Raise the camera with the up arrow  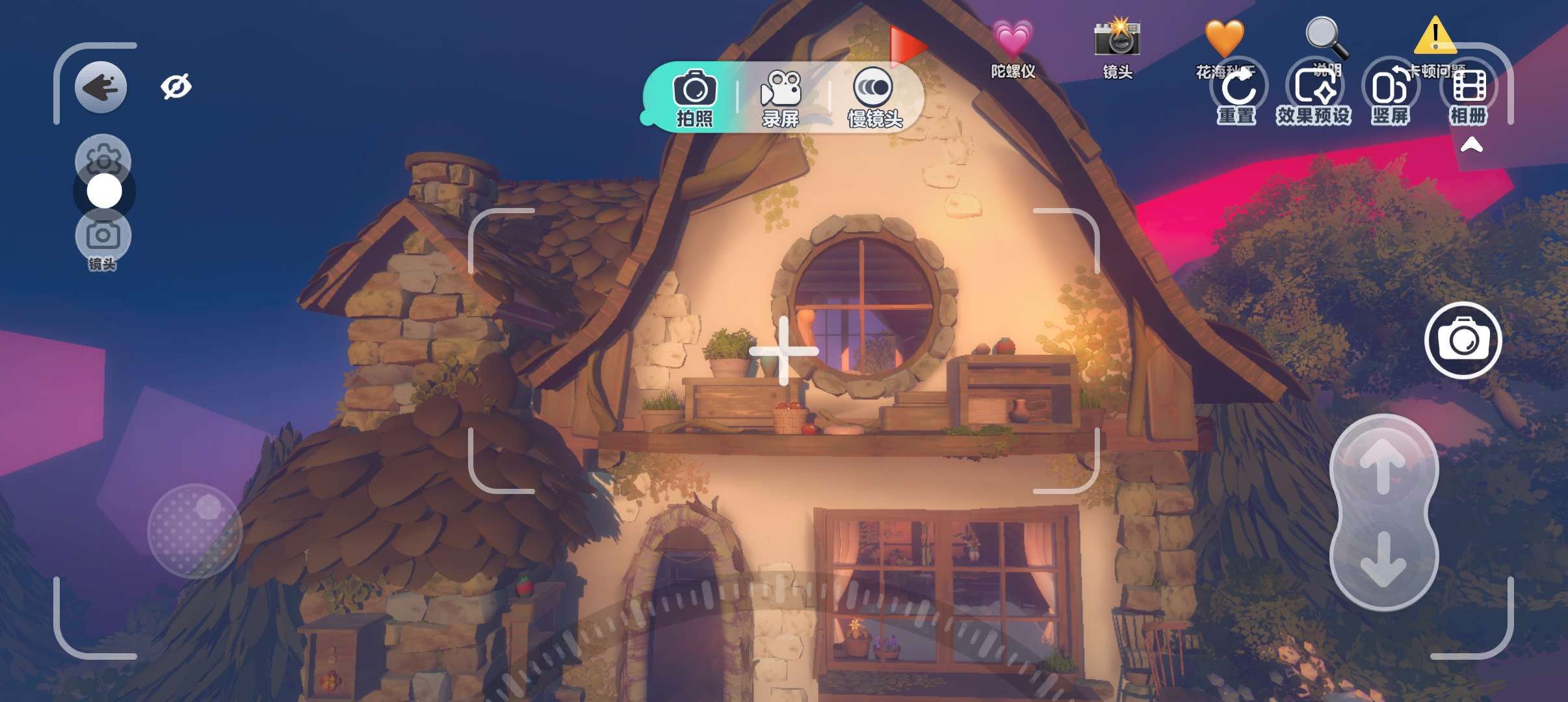1383,465
